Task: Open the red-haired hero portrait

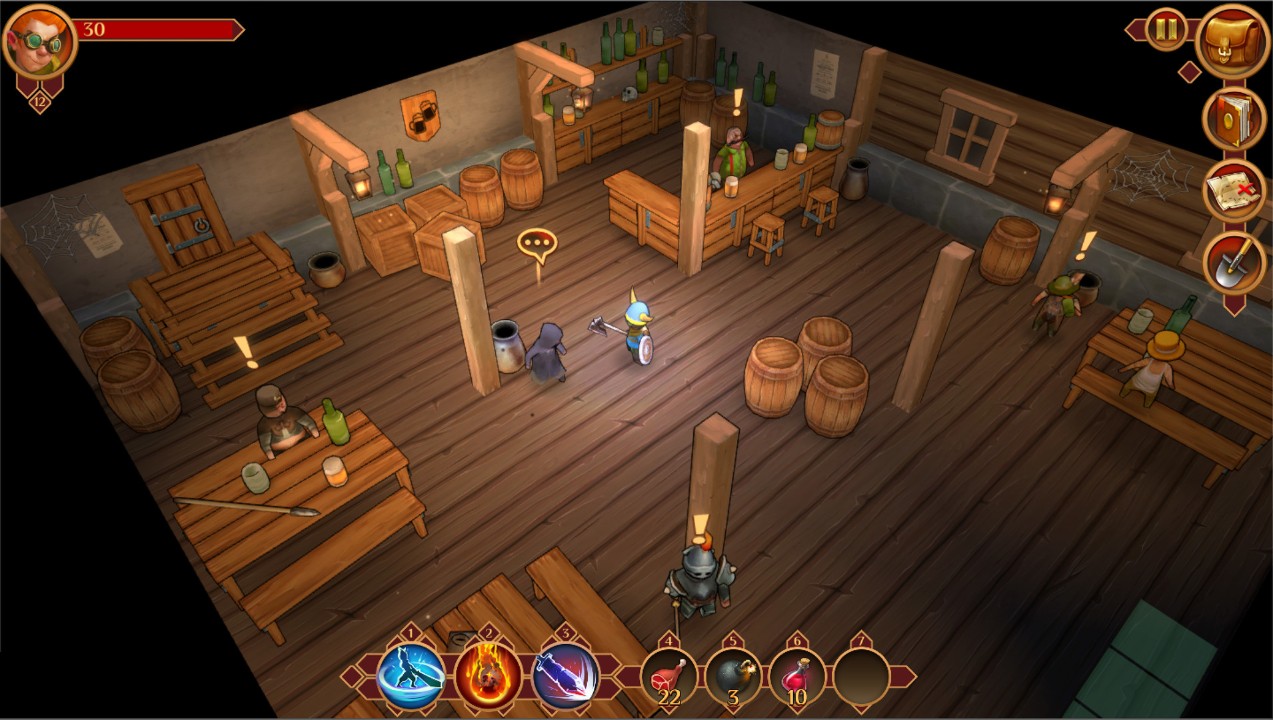Action: click(x=39, y=40)
